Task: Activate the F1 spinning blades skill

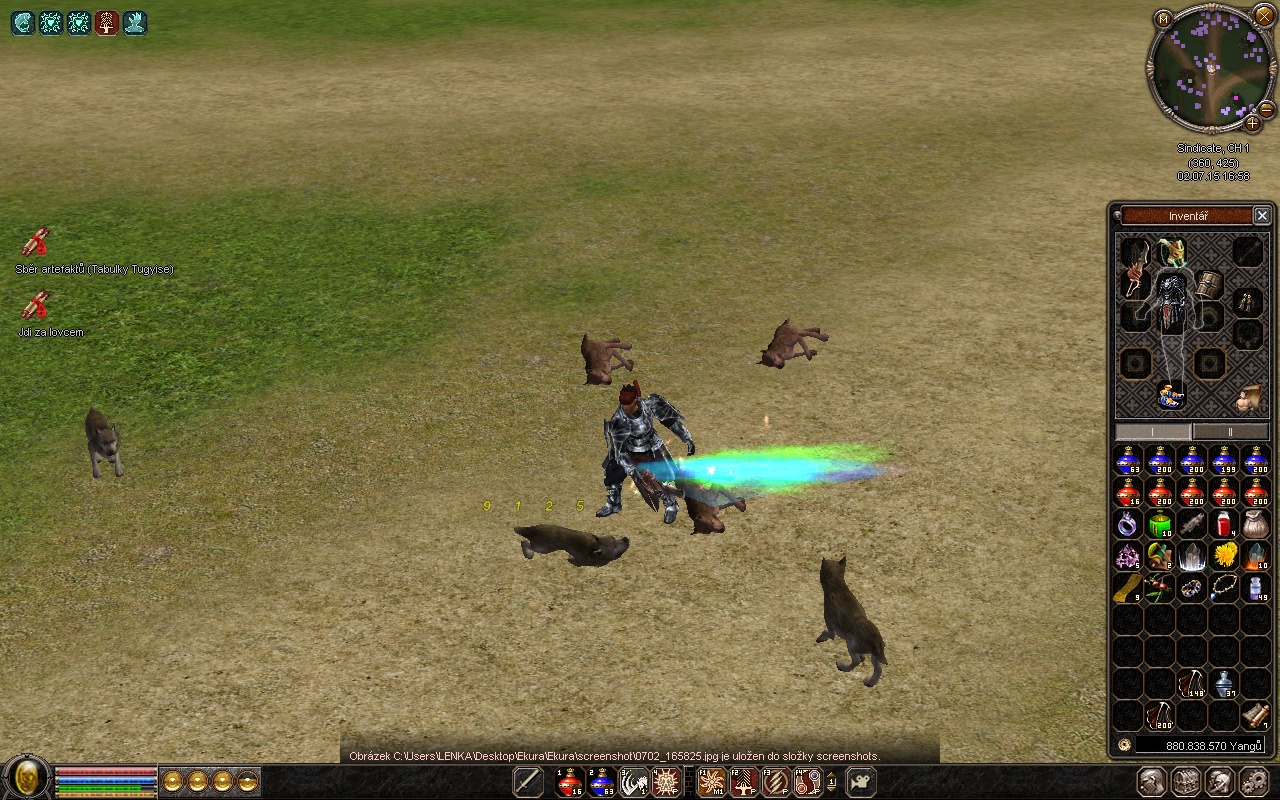Action: pyautogui.click(x=712, y=782)
